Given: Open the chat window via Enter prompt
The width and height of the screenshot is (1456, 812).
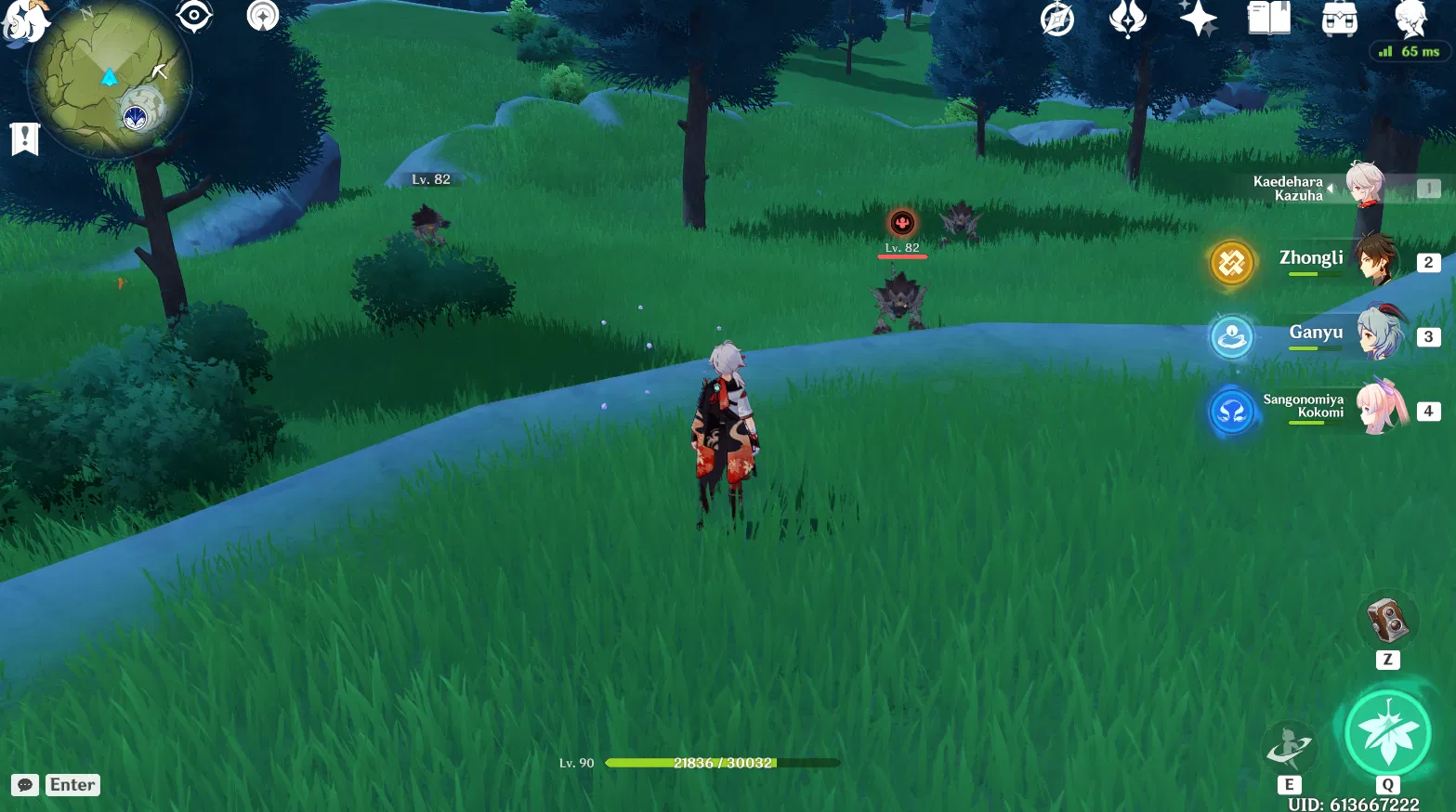Looking at the screenshot, I should pyautogui.click(x=56, y=784).
